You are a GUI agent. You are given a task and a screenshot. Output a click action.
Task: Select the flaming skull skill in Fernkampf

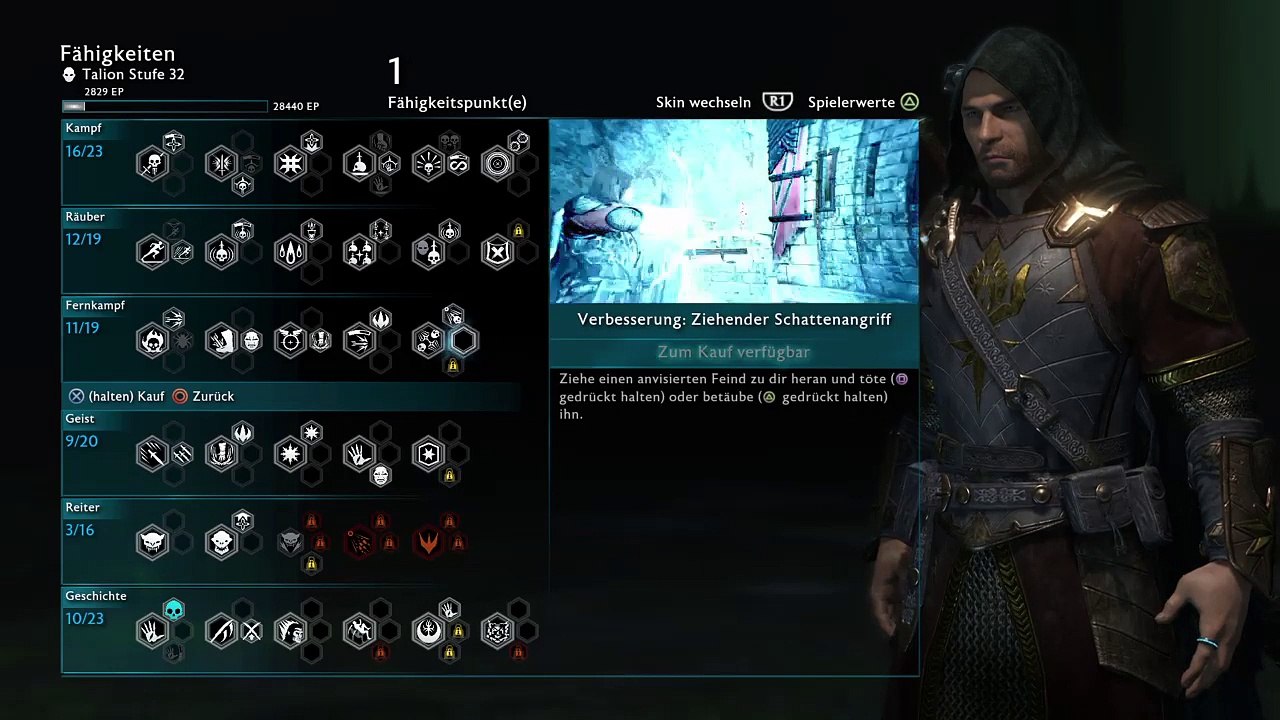point(153,340)
